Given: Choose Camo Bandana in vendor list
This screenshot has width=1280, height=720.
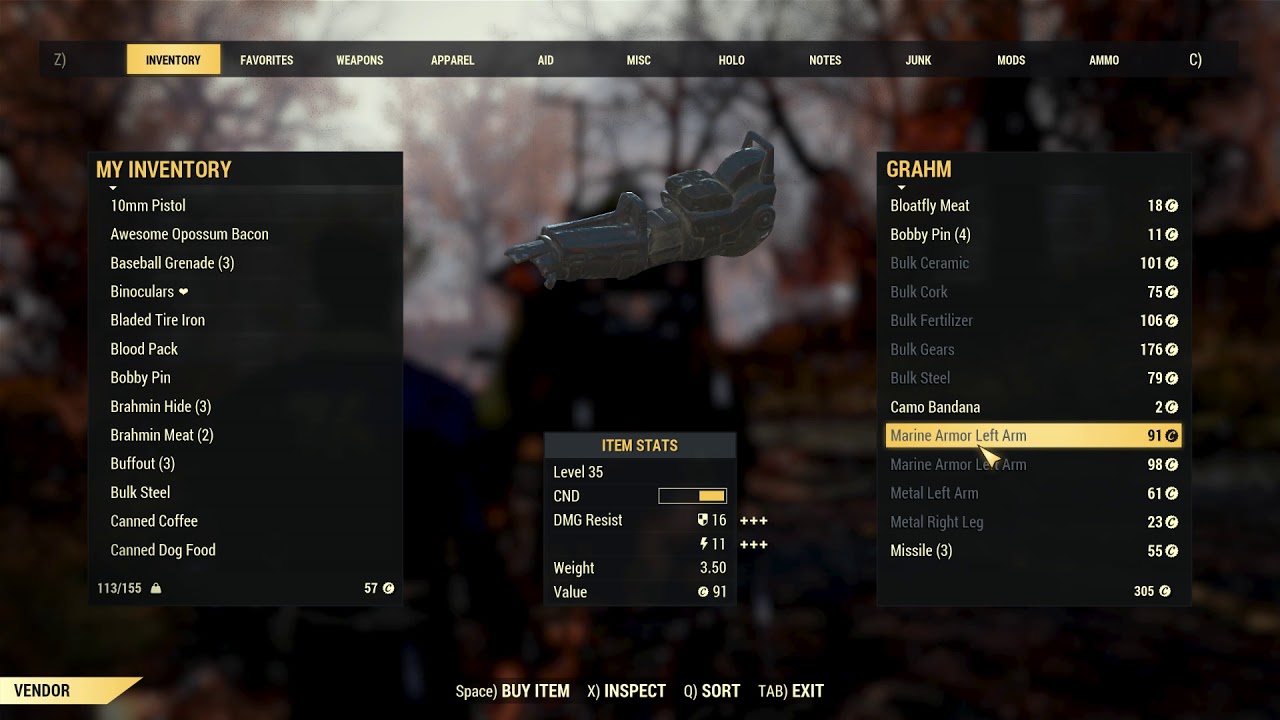Looking at the screenshot, I should [x=935, y=407].
